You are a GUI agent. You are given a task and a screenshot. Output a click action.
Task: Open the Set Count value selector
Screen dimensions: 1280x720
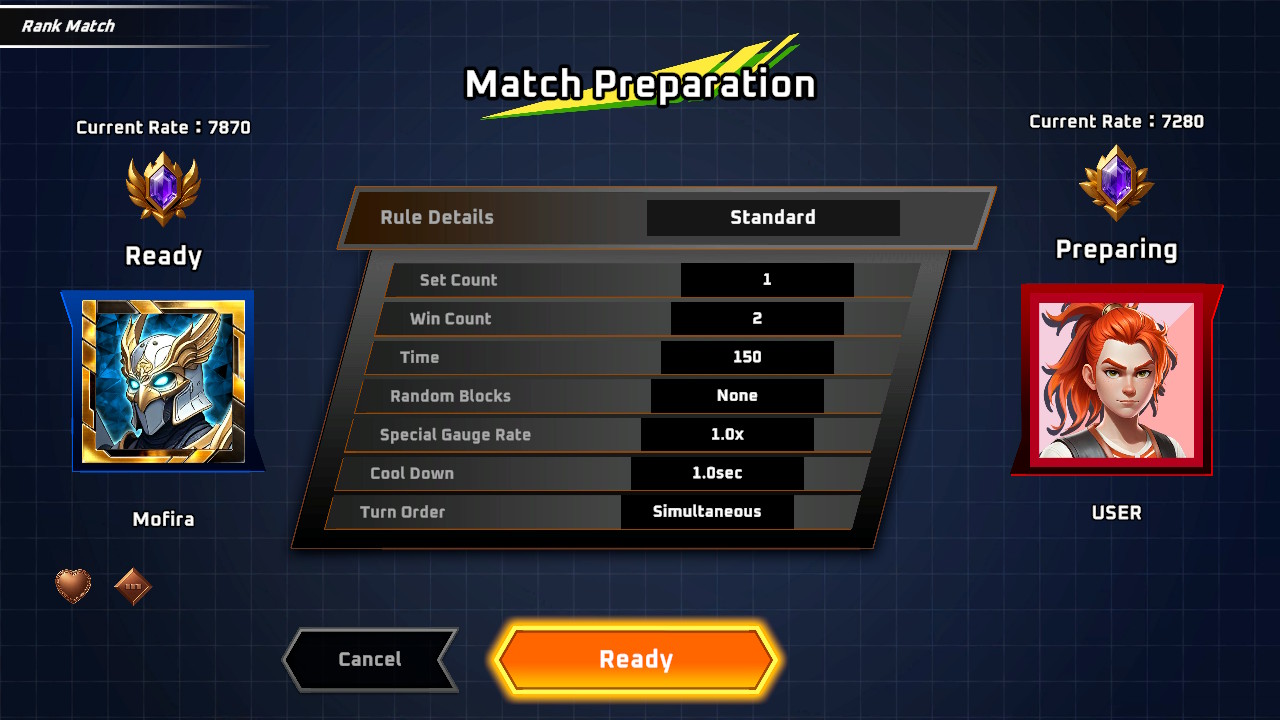point(767,280)
